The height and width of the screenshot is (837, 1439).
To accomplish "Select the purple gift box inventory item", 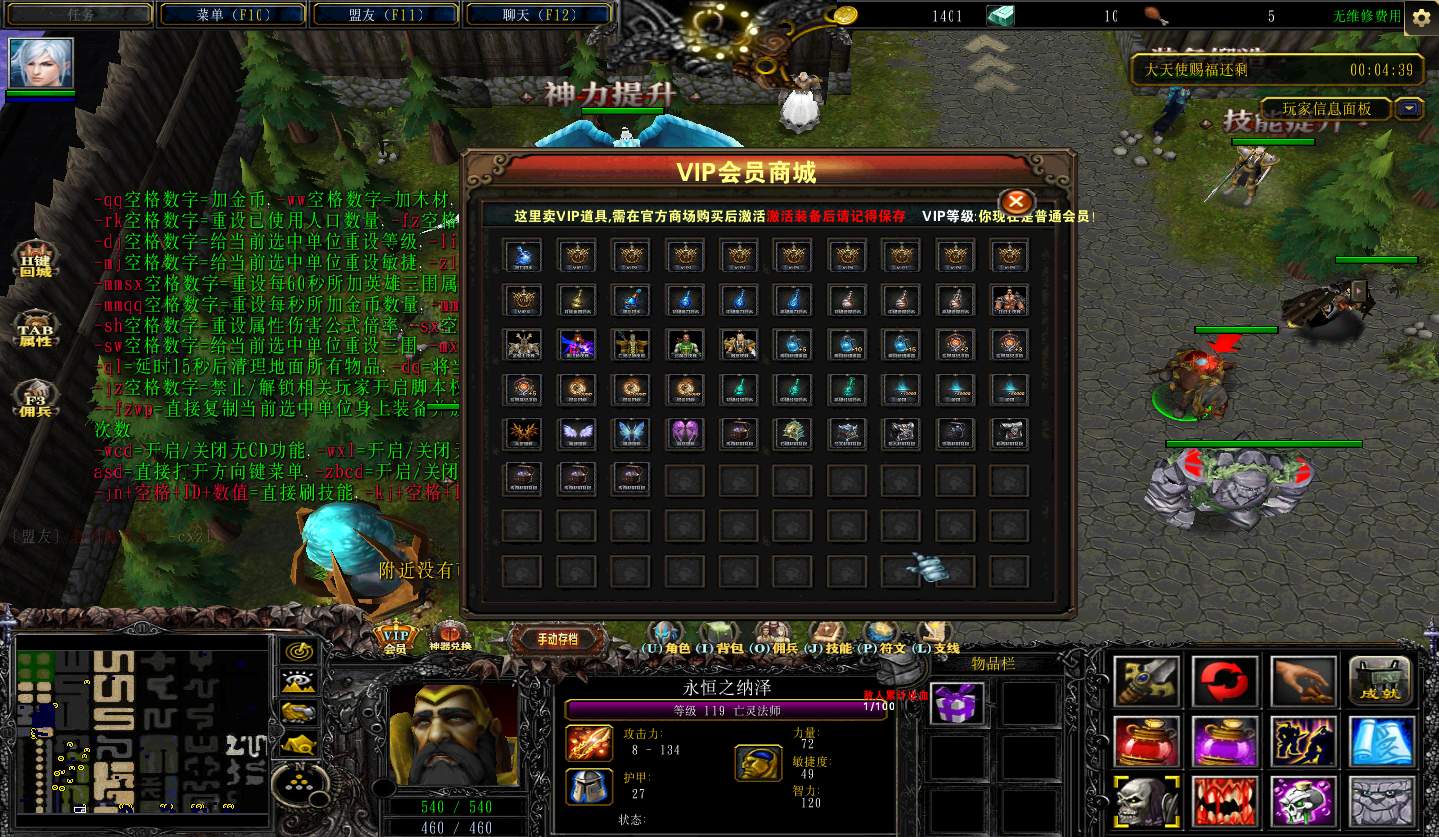I will (957, 704).
